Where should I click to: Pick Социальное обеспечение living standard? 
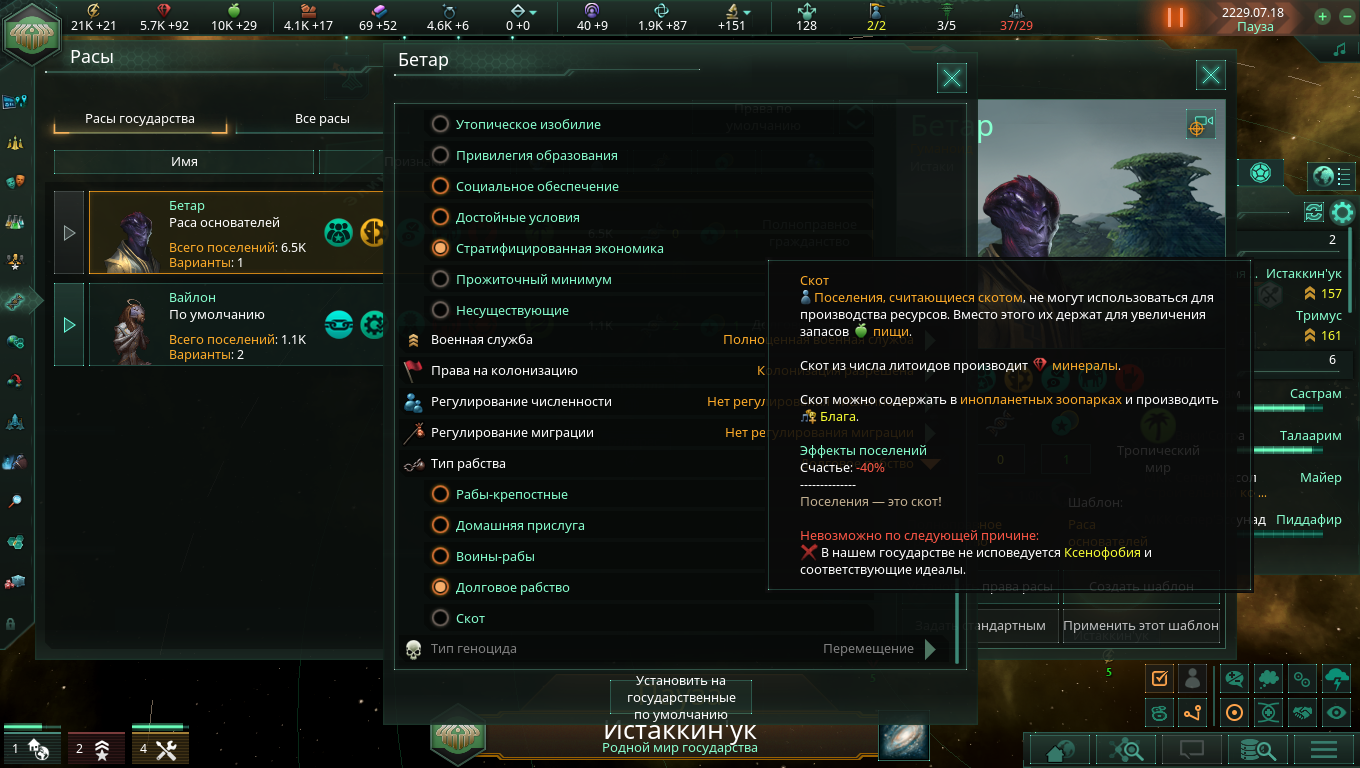tap(440, 187)
